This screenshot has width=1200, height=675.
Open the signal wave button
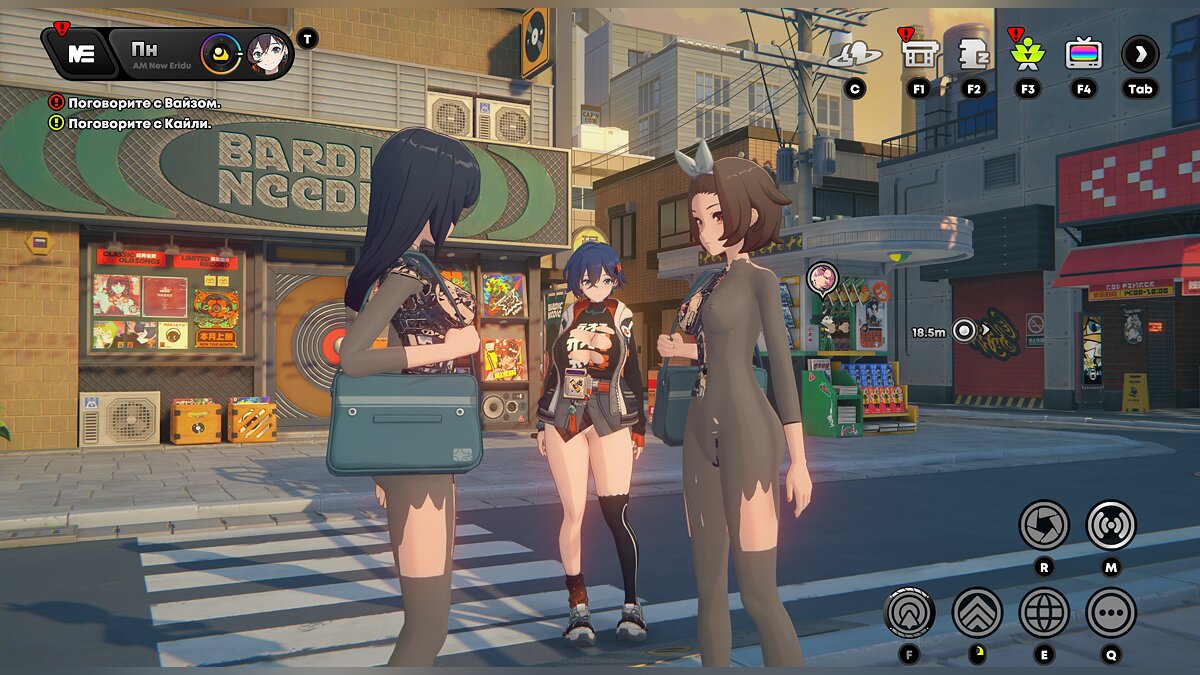point(1111,525)
